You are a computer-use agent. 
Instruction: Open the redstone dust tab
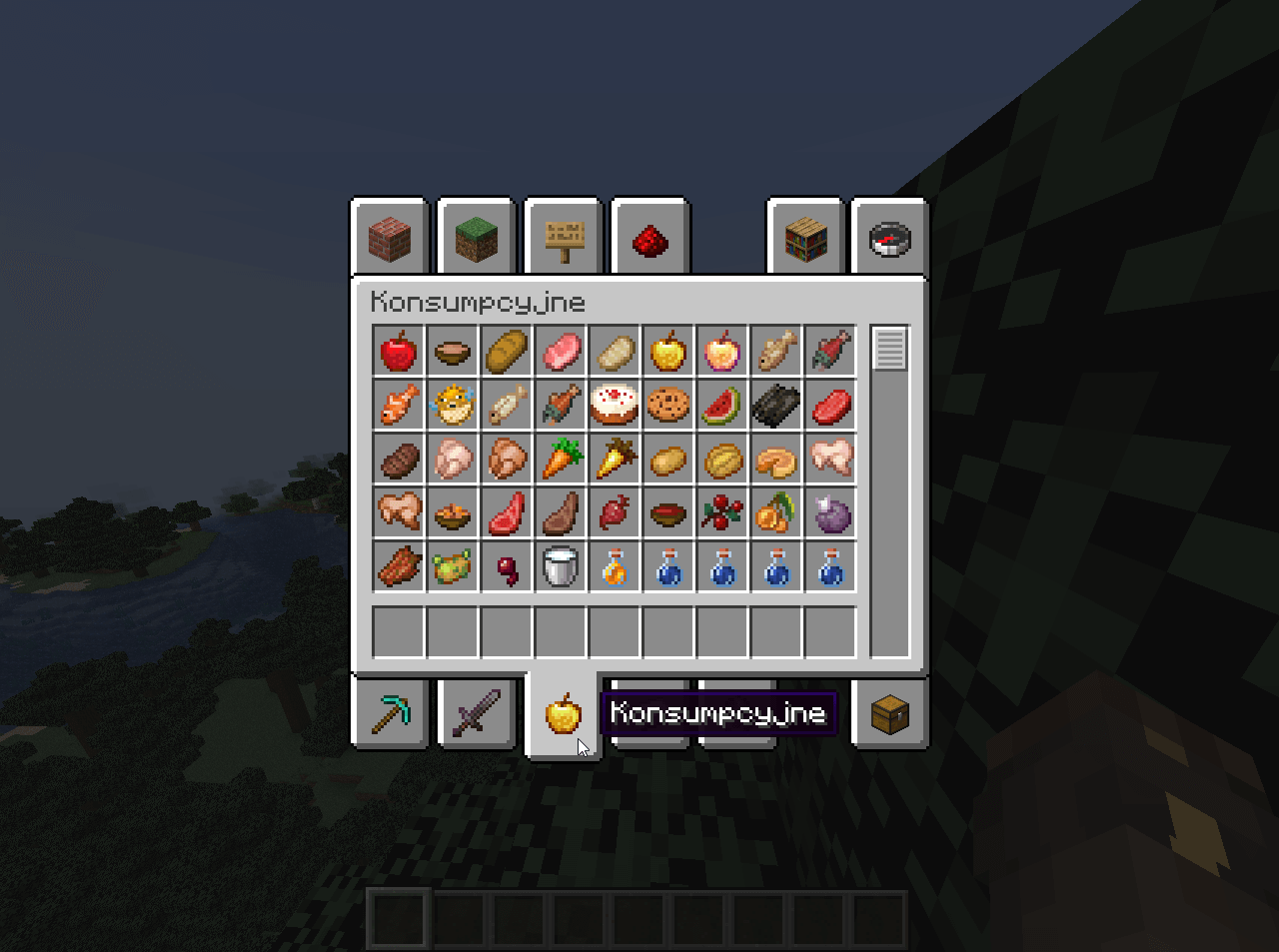click(650, 238)
